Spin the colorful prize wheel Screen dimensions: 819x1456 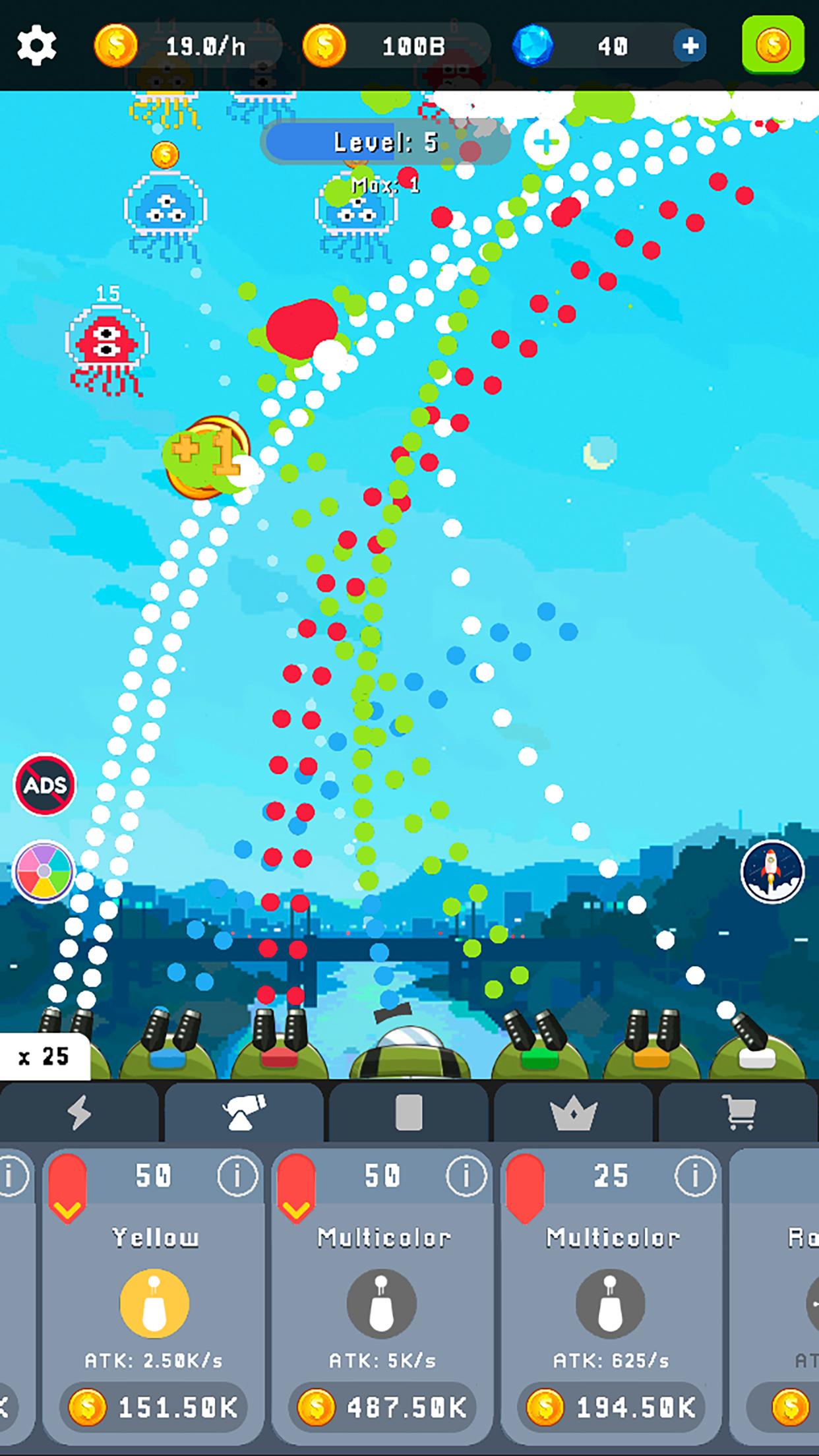(45, 871)
